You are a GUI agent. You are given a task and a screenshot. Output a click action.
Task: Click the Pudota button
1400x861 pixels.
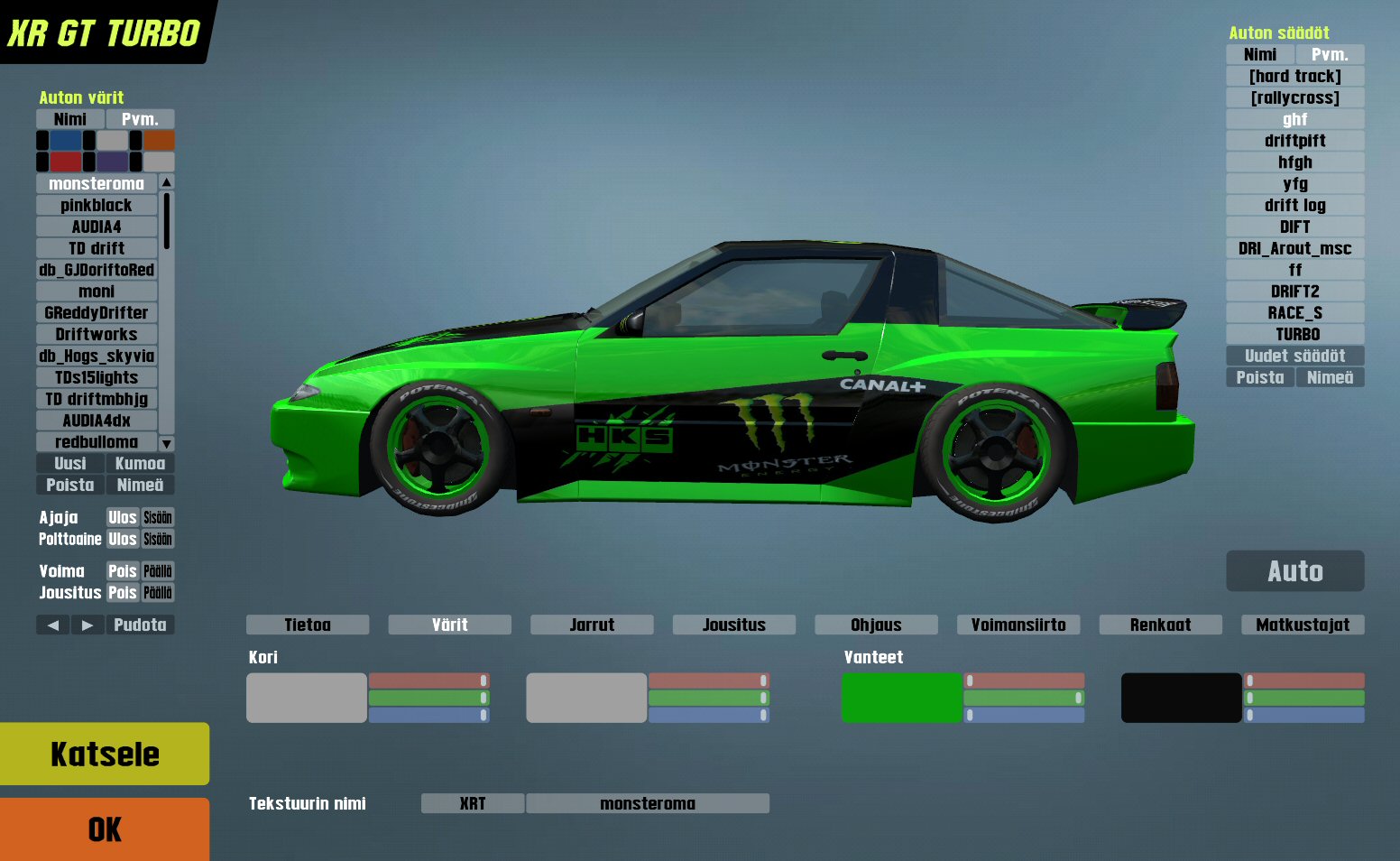tap(140, 625)
